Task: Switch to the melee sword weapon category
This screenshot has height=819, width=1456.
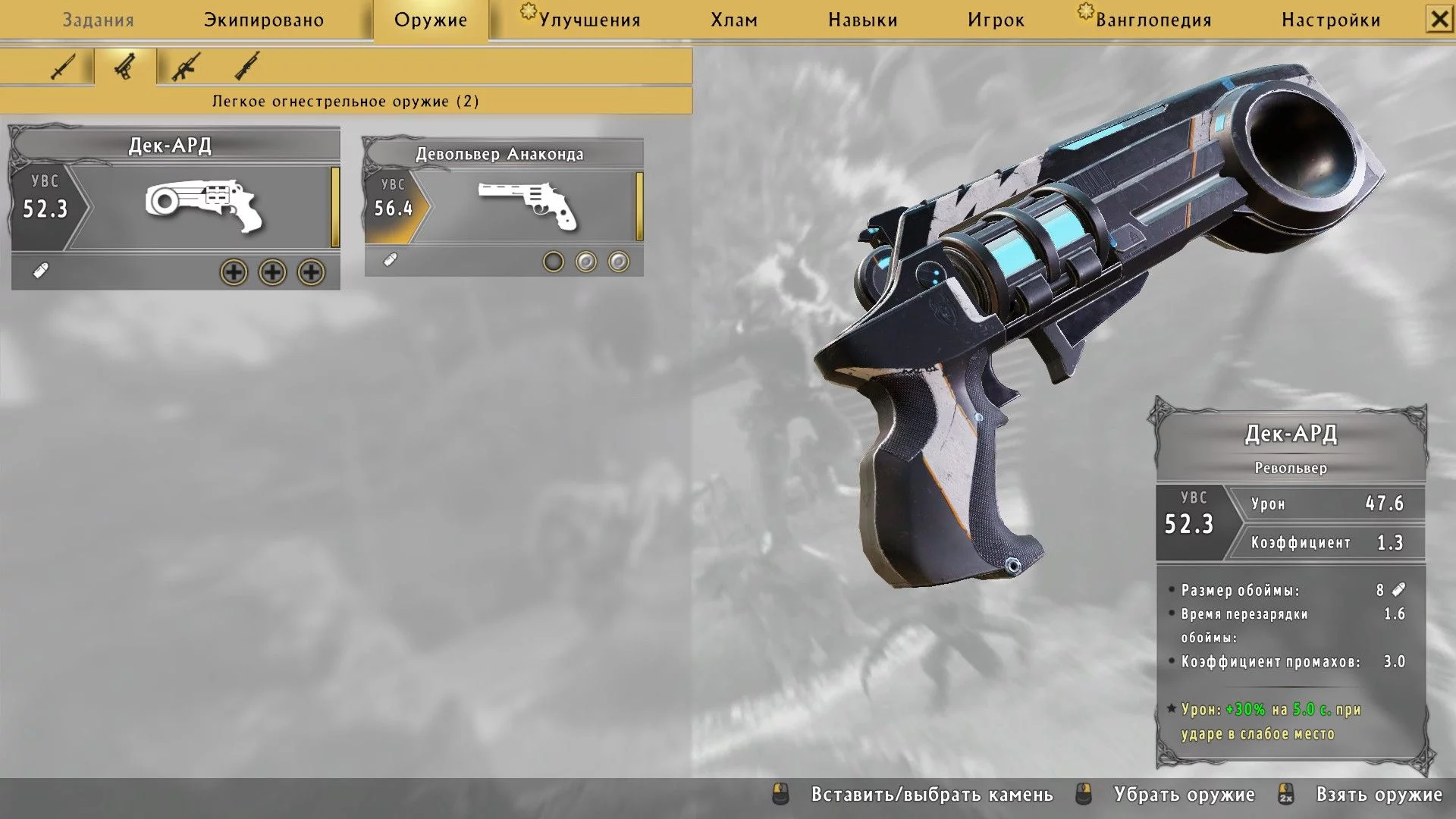Action: coord(62,67)
